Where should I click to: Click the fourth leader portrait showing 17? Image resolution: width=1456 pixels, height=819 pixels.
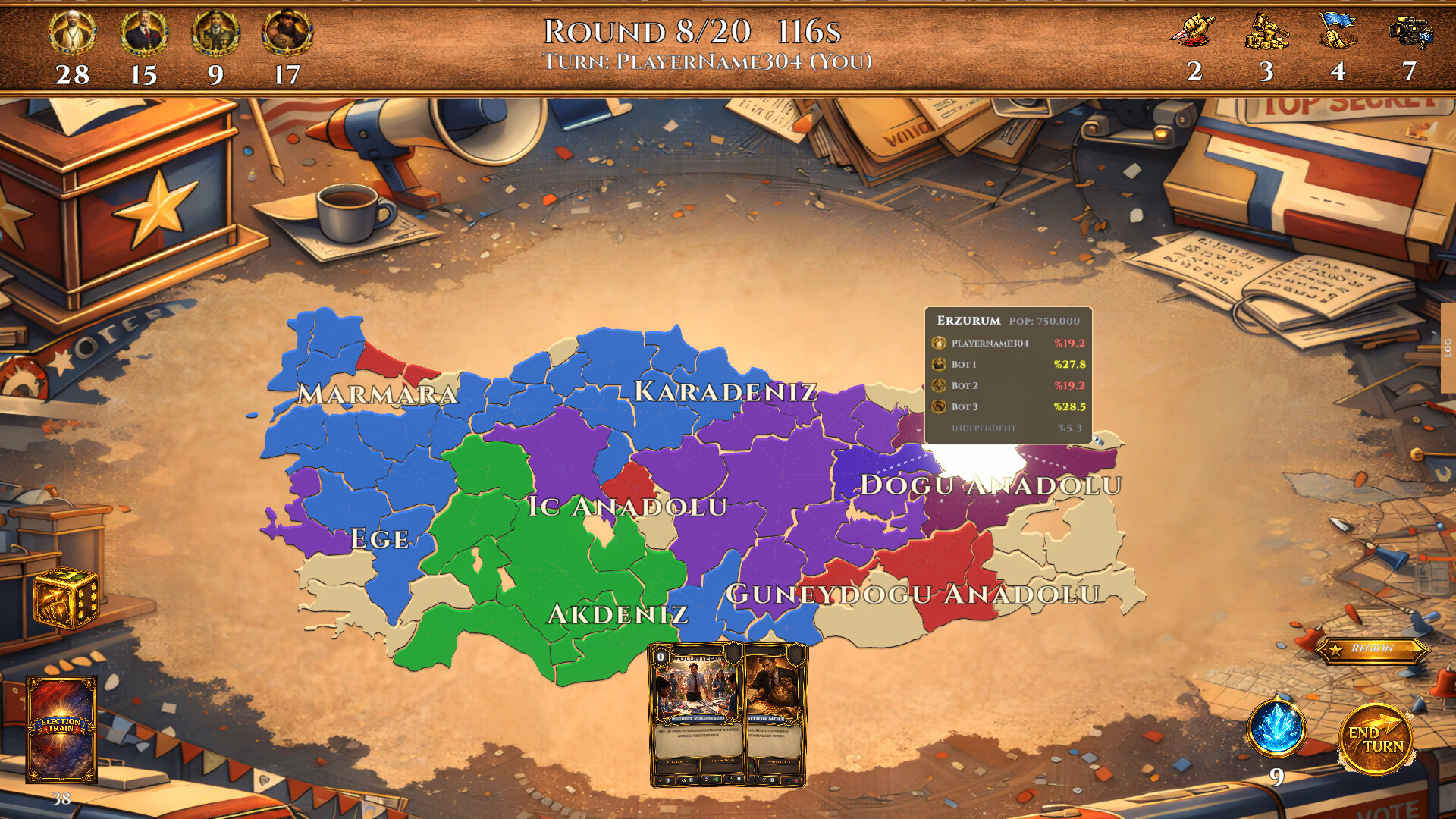(x=287, y=34)
